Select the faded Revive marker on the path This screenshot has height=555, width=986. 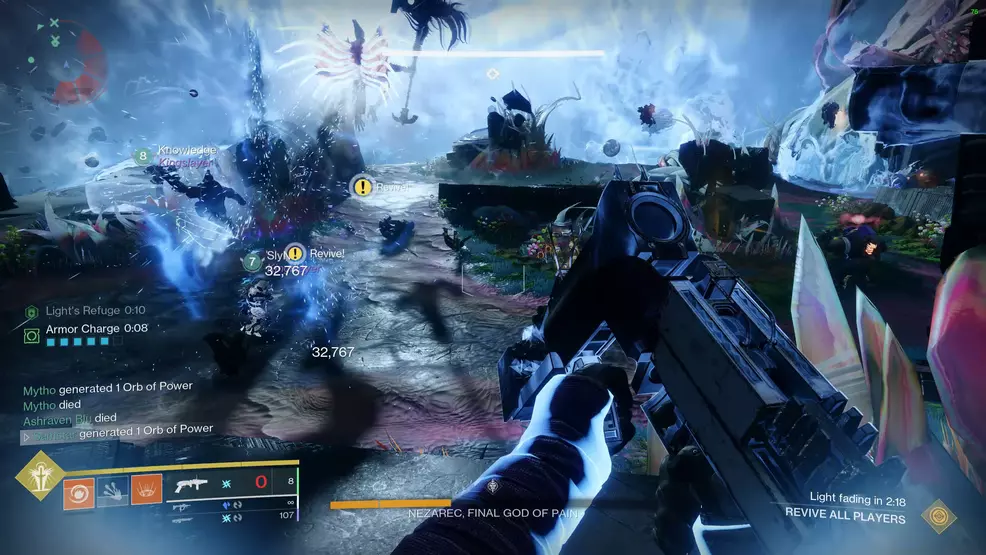click(x=363, y=186)
